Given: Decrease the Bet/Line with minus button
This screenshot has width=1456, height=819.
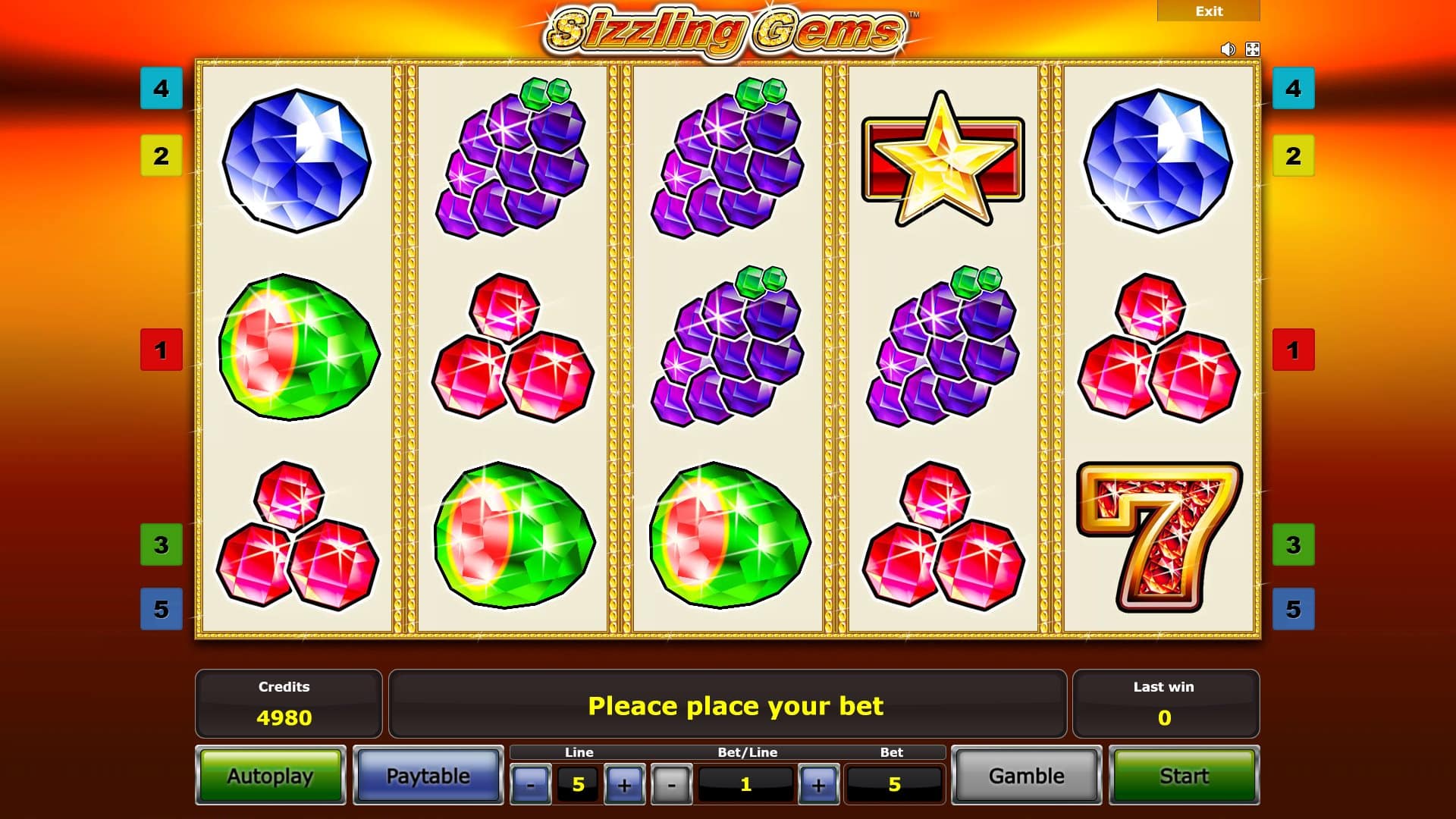Looking at the screenshot, I should click(x=672, y=785).
